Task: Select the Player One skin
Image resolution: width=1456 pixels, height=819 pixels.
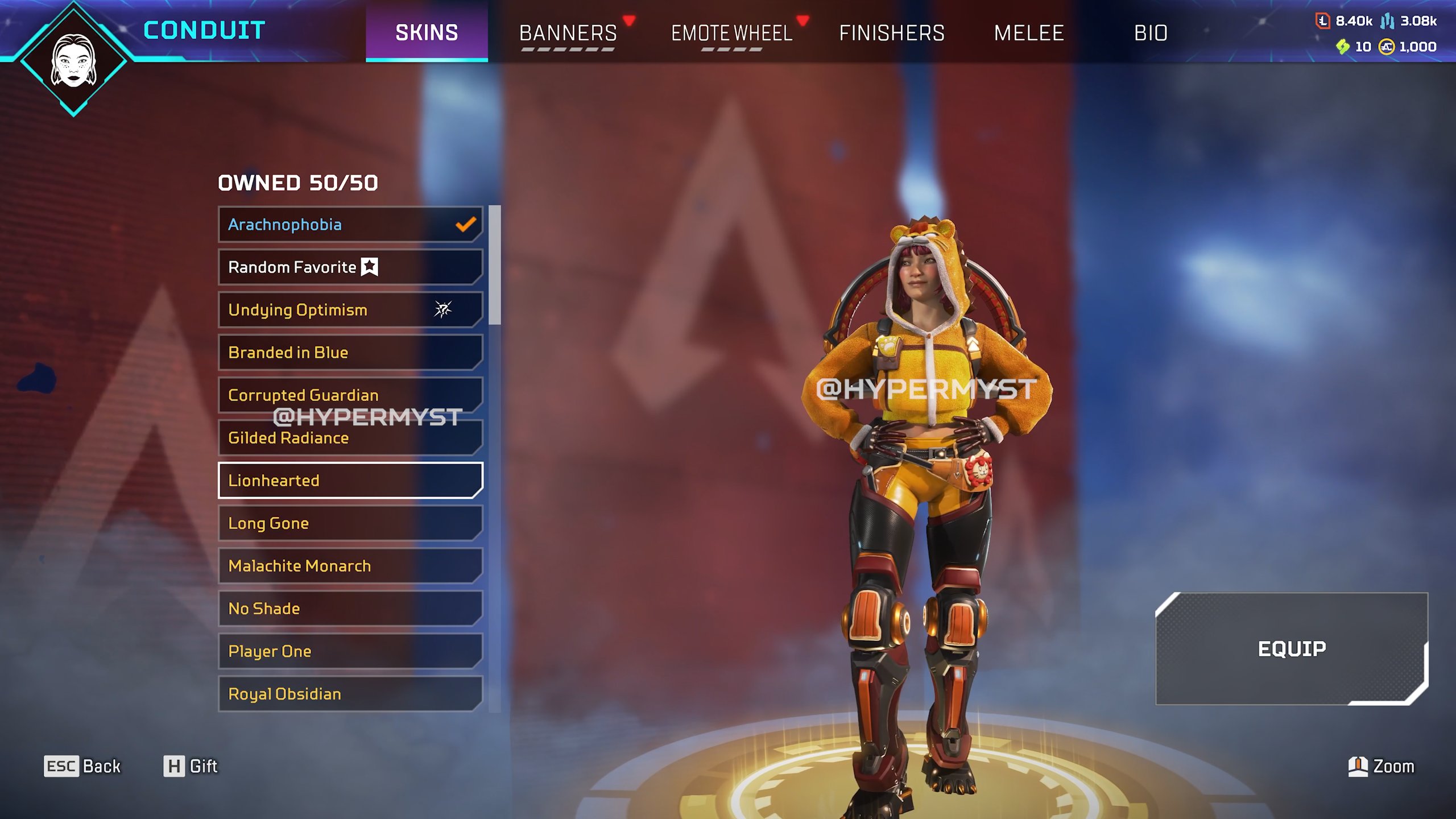Action: click(x=350, y=651)
